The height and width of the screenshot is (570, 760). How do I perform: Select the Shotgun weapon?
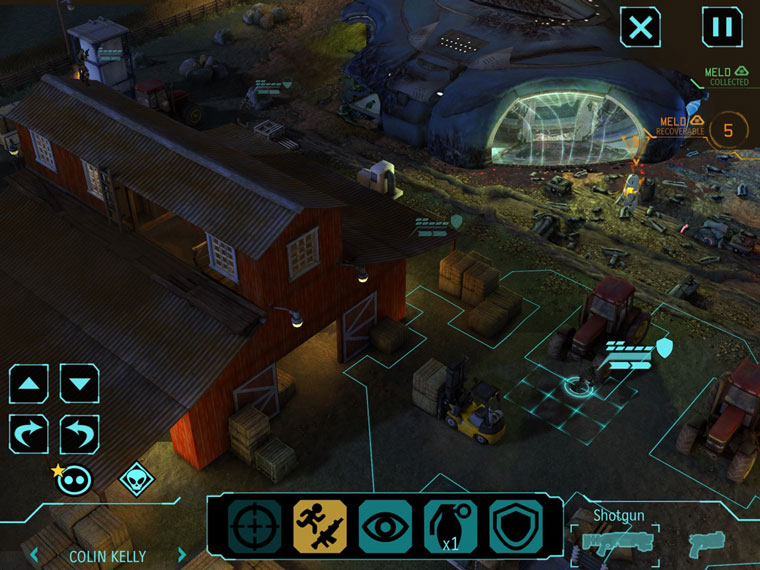(616, 542)
